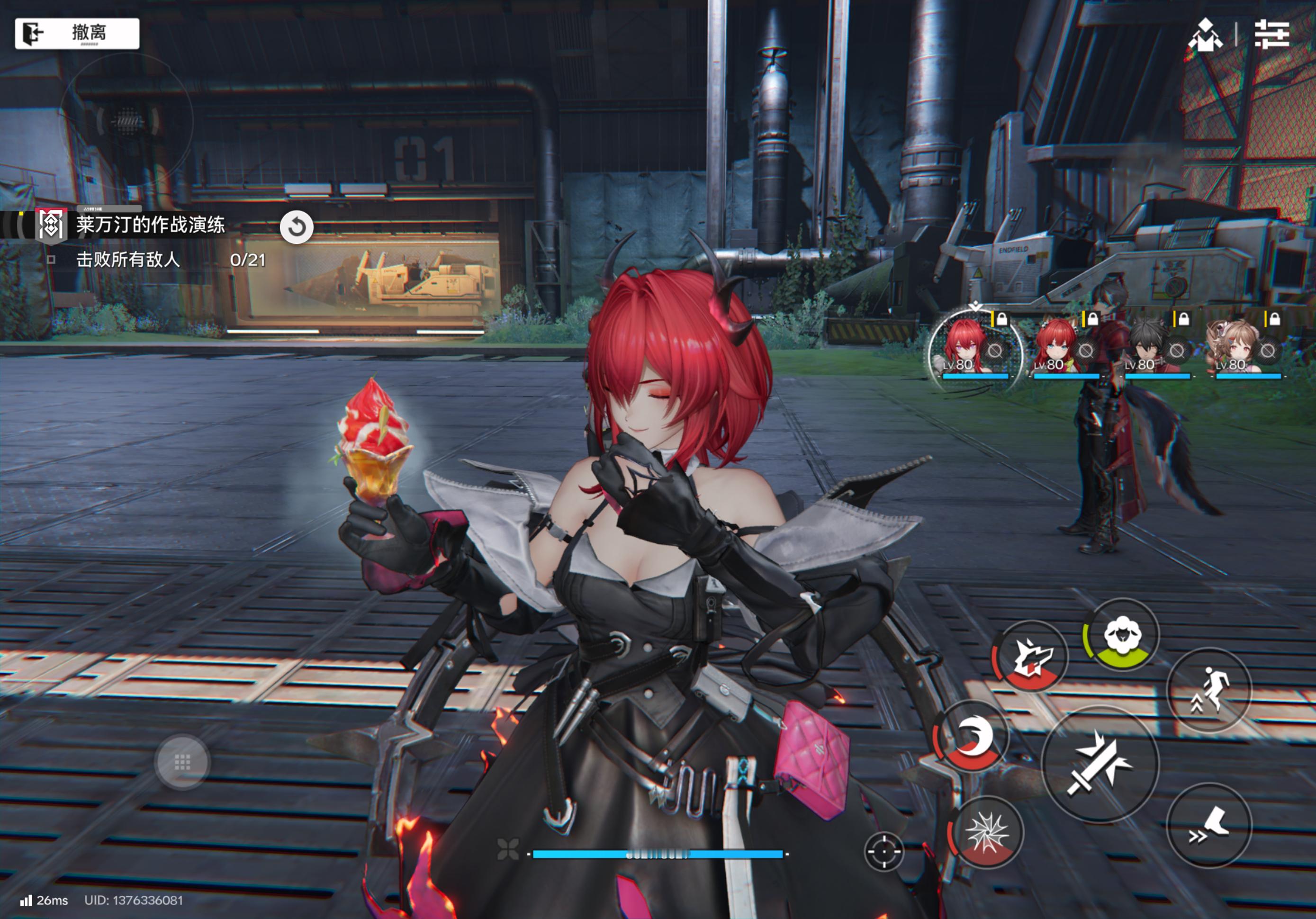
Task: Tap the dash boot button
Action: pyautogui.click(x=1209, y=826)
